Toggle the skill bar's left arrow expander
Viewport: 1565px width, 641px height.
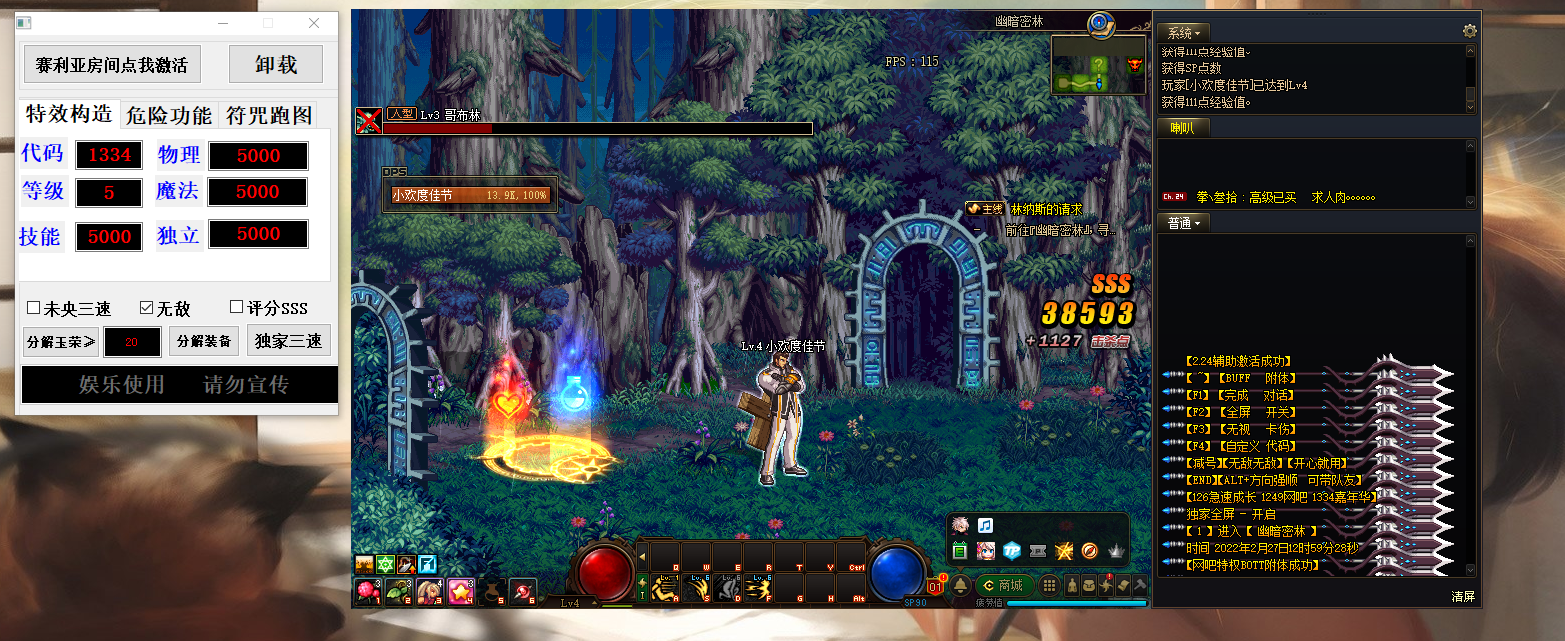(642, 556)
